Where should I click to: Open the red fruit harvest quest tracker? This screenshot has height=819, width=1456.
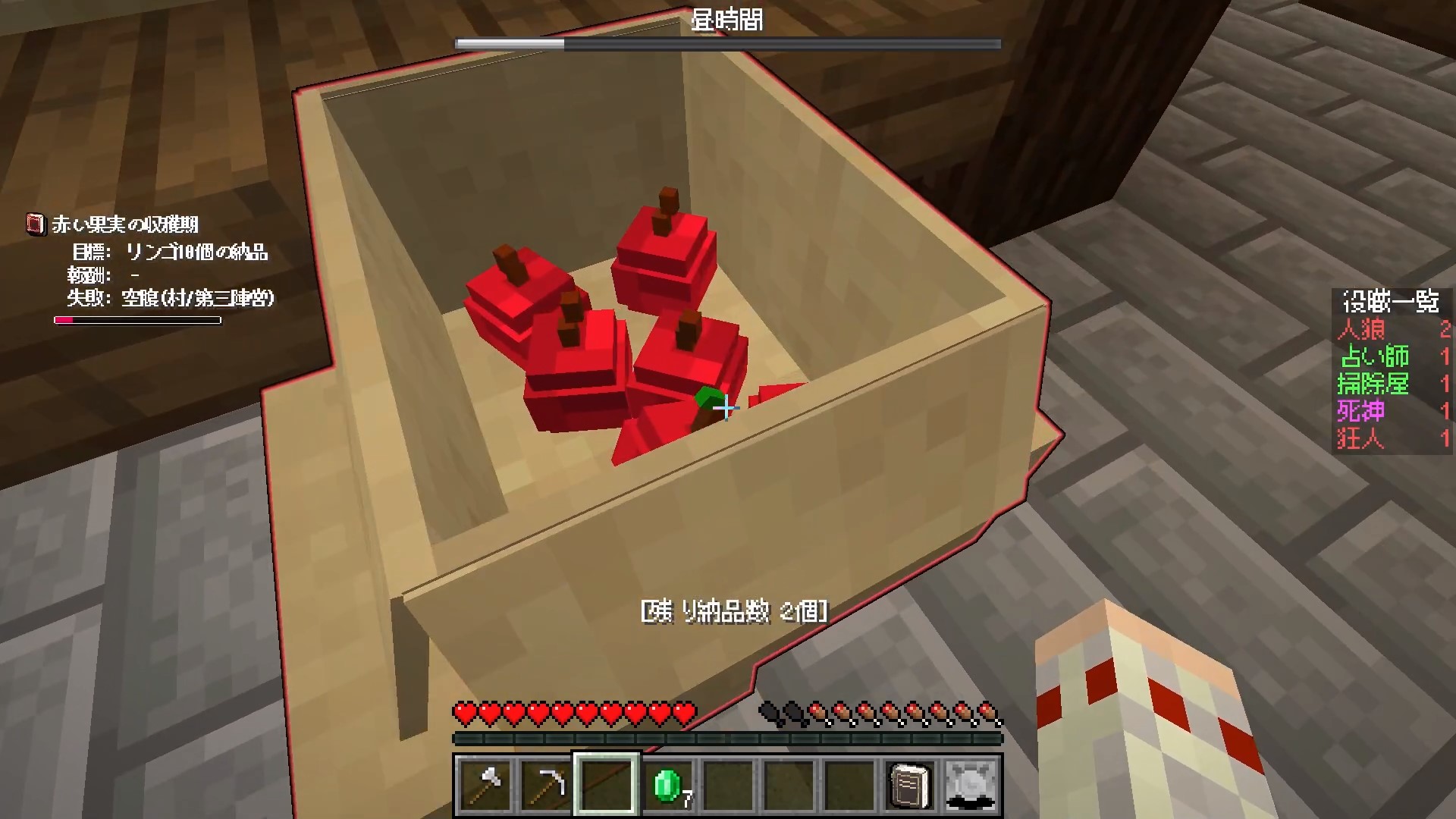[x=125, y=224]
